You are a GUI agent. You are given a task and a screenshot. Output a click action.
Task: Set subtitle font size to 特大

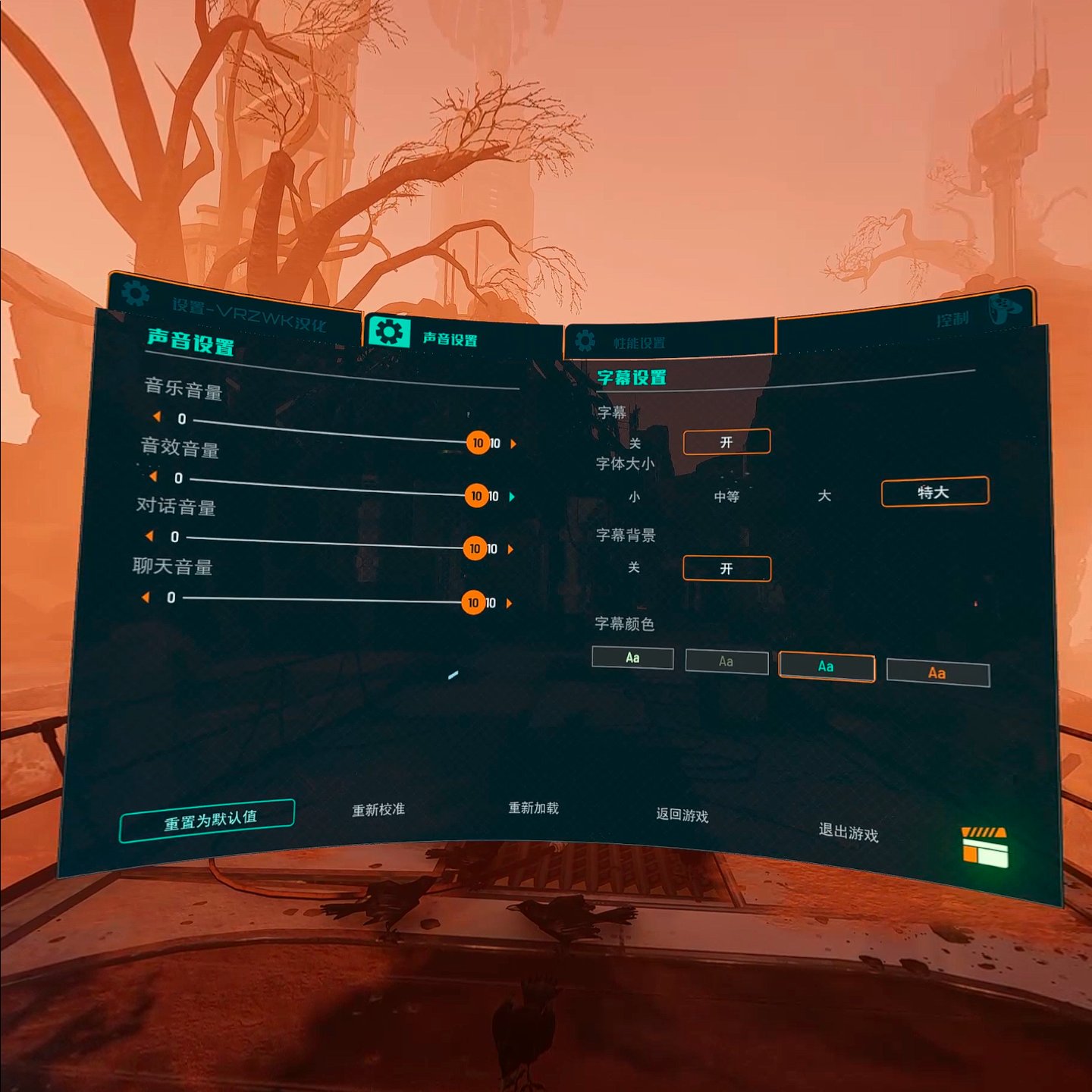point(934,492)
